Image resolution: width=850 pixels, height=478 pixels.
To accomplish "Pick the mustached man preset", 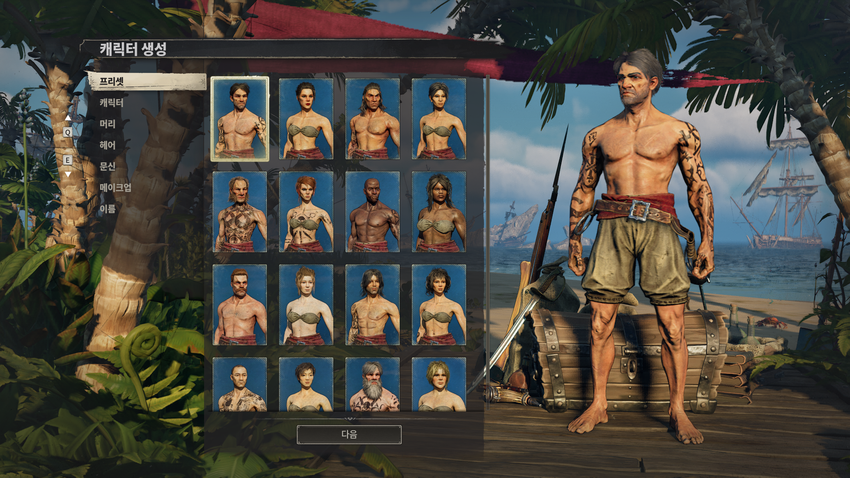I will (240, 305).
